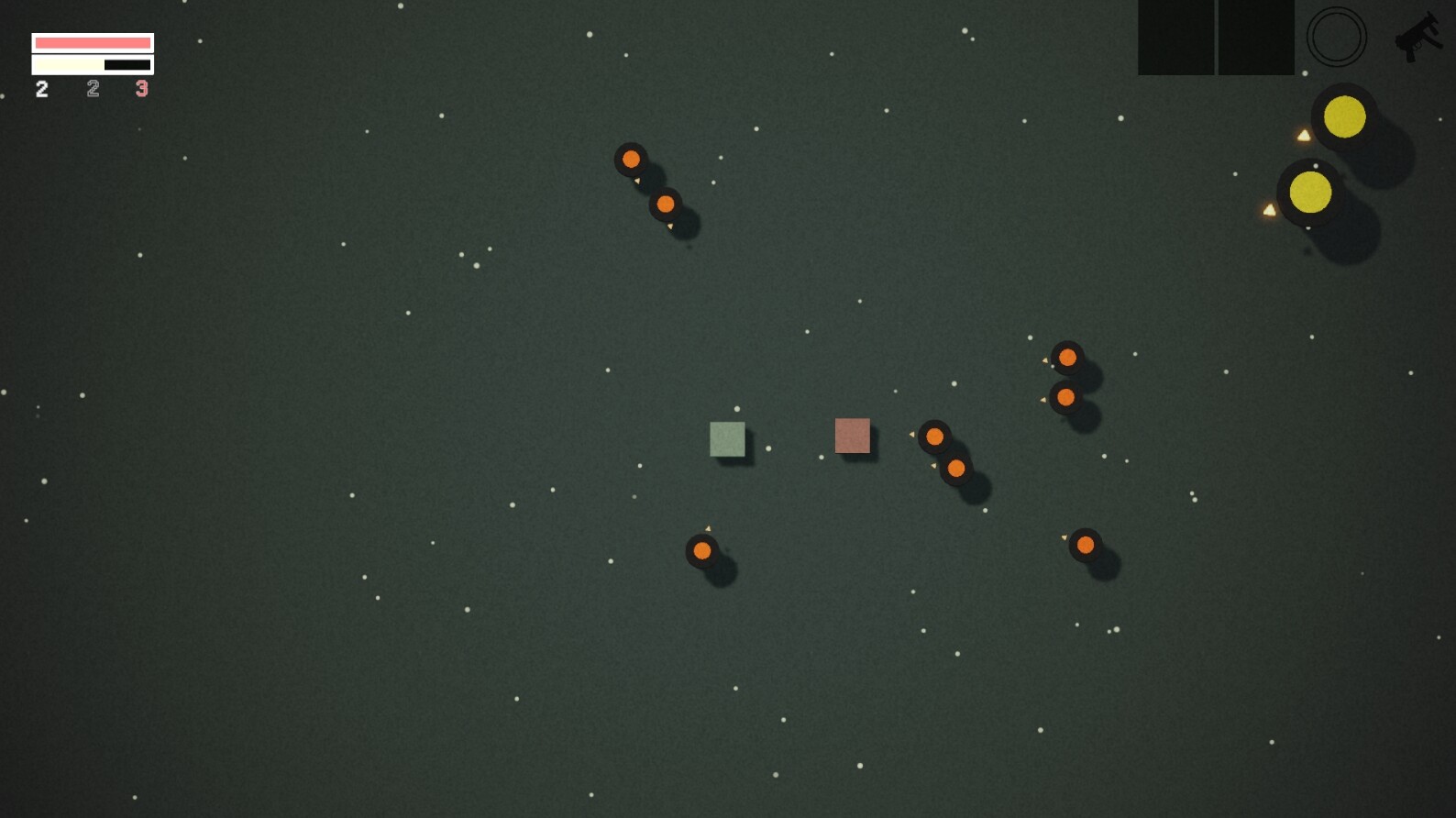Select the lone enemy at bottom center

(x=702, y=551)
